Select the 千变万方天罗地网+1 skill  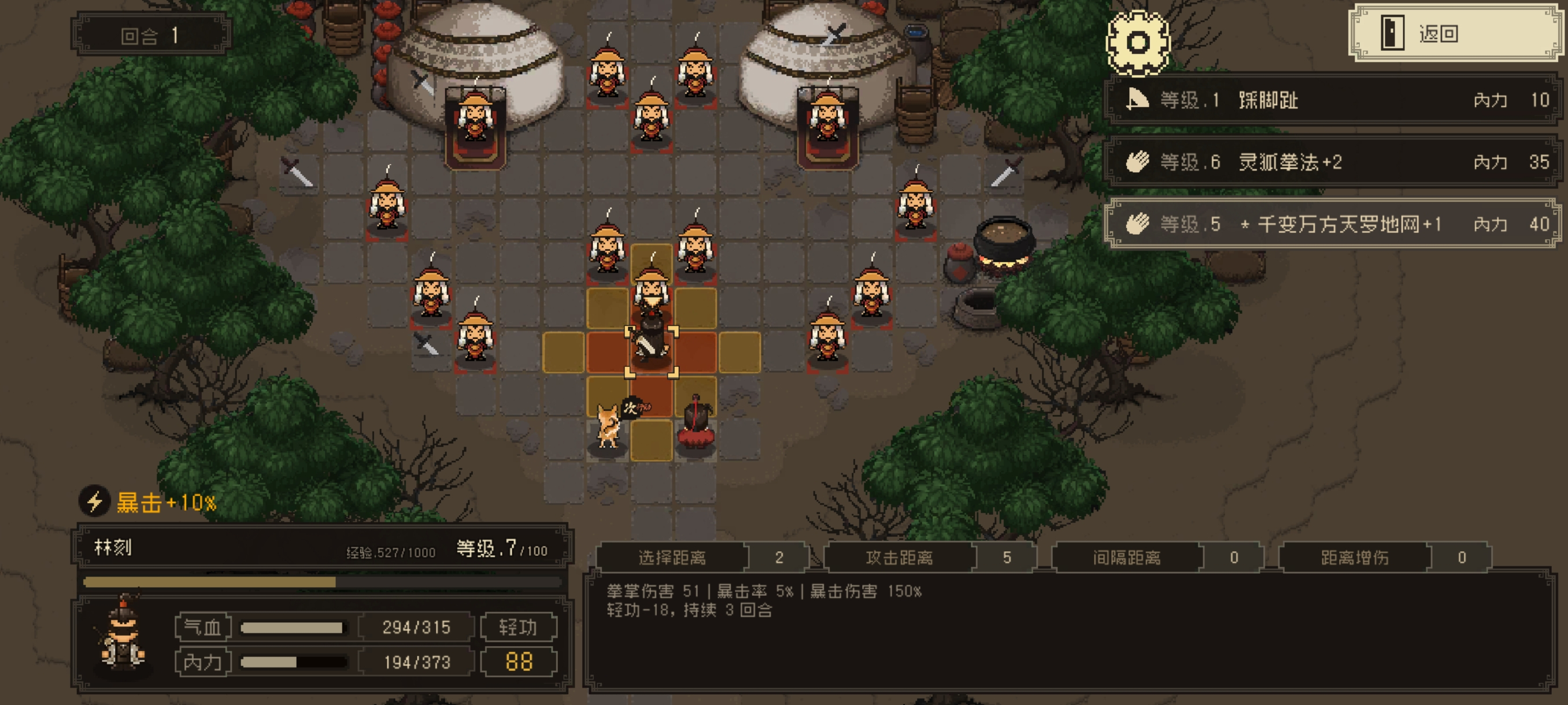pyautogui.click(x=1332, y=224)
